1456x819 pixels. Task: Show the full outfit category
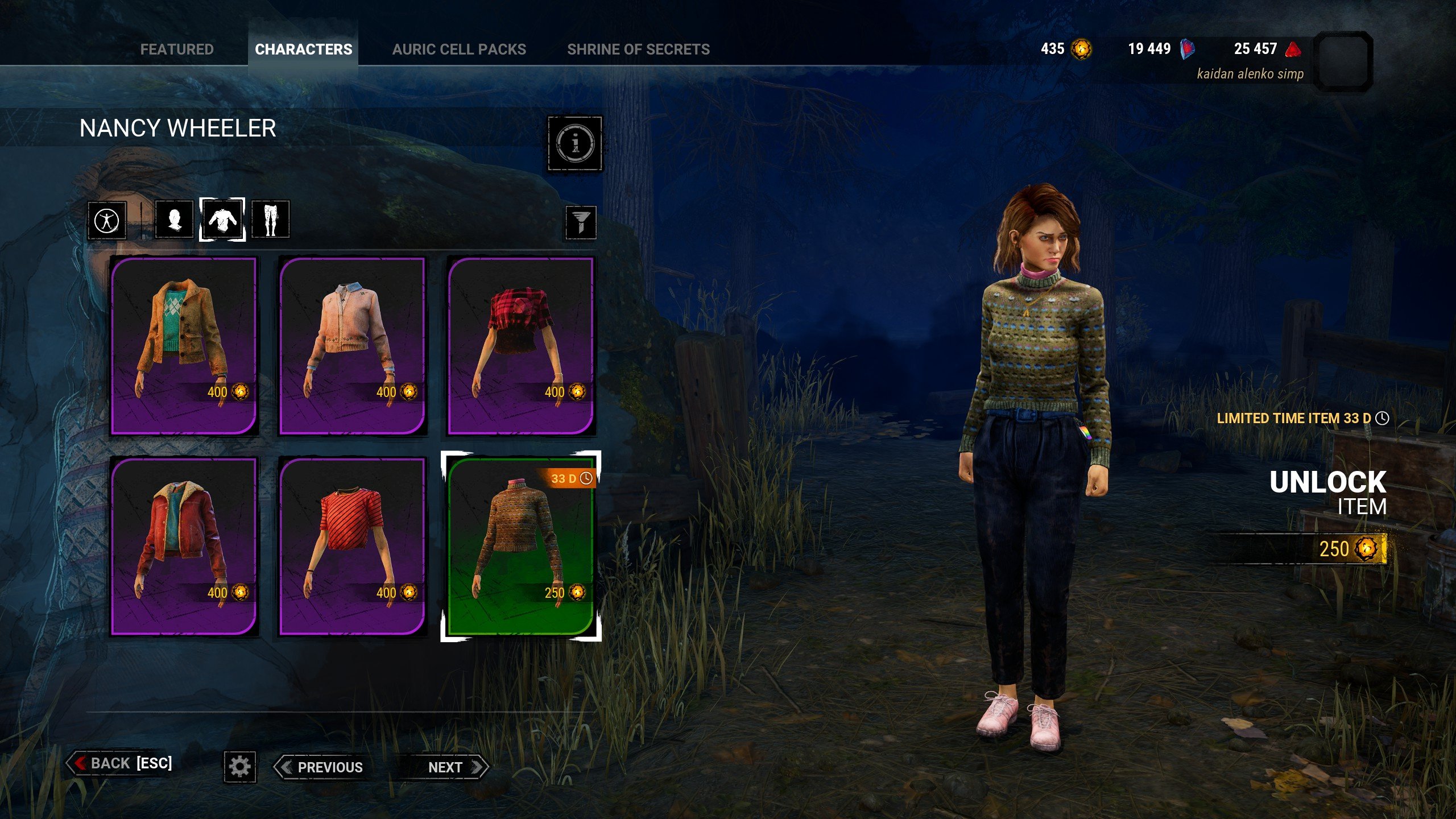pos(107,220)
